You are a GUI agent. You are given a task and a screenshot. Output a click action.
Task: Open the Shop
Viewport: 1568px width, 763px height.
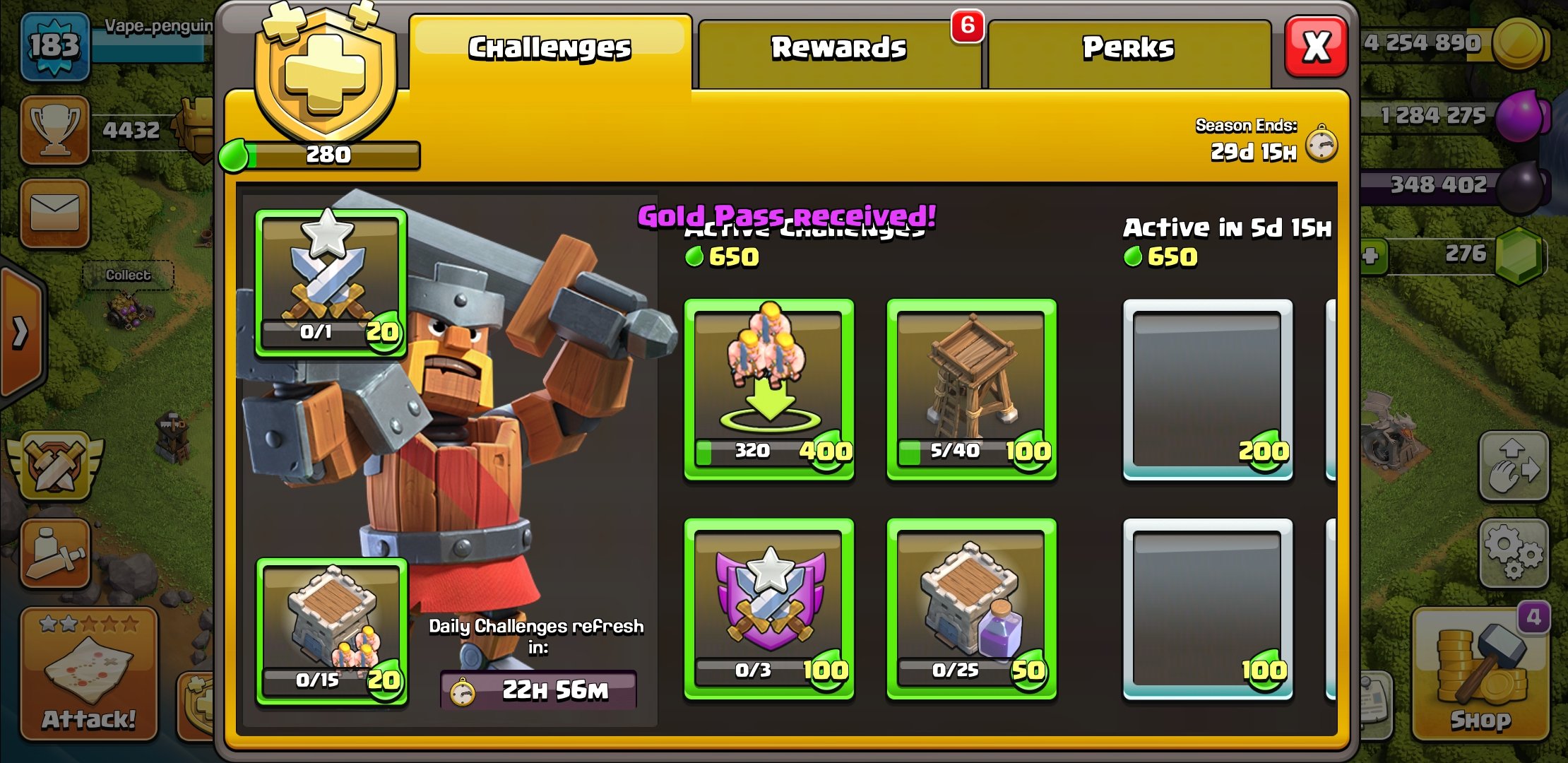click(x=1480, y=675)
